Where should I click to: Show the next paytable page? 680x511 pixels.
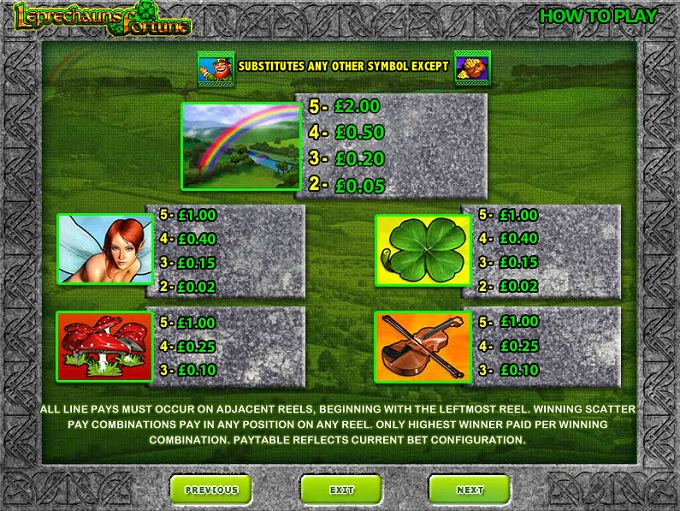click(x=469, y=489)
